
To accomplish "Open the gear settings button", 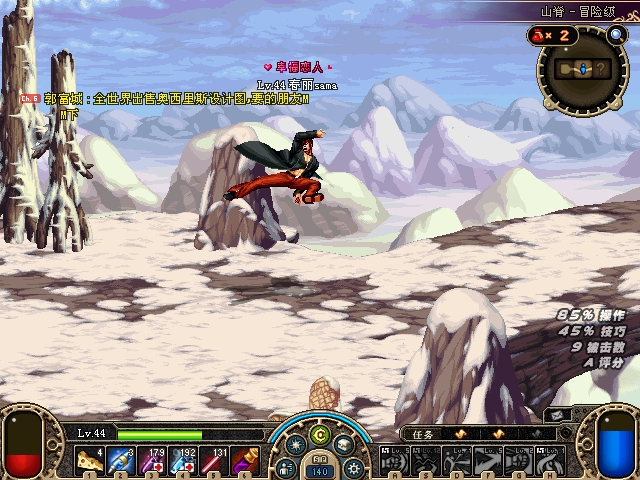I will point(351,466).
